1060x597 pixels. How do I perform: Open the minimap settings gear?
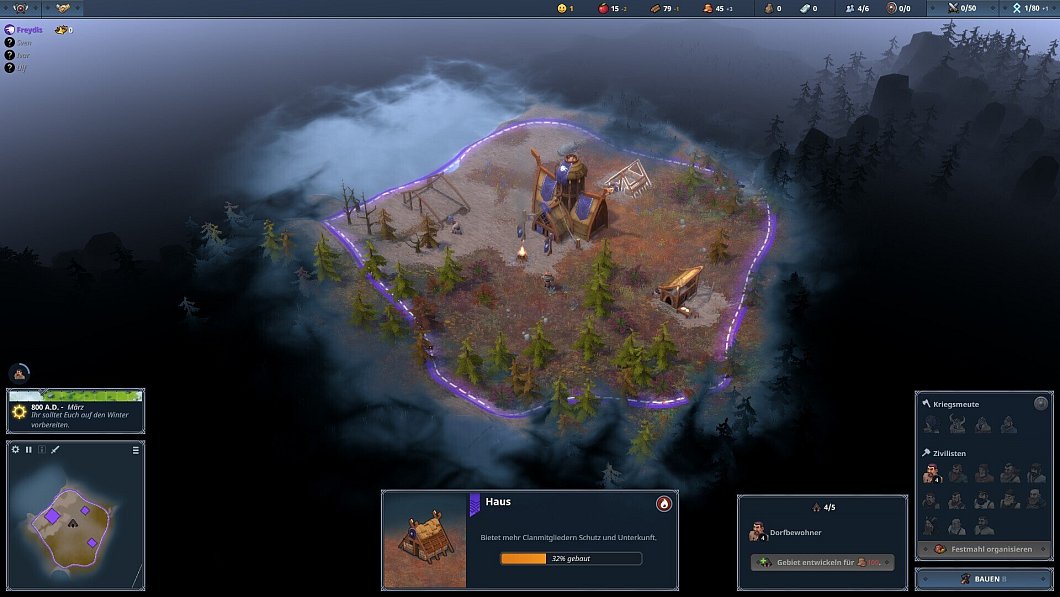click(x=16, y=450)
